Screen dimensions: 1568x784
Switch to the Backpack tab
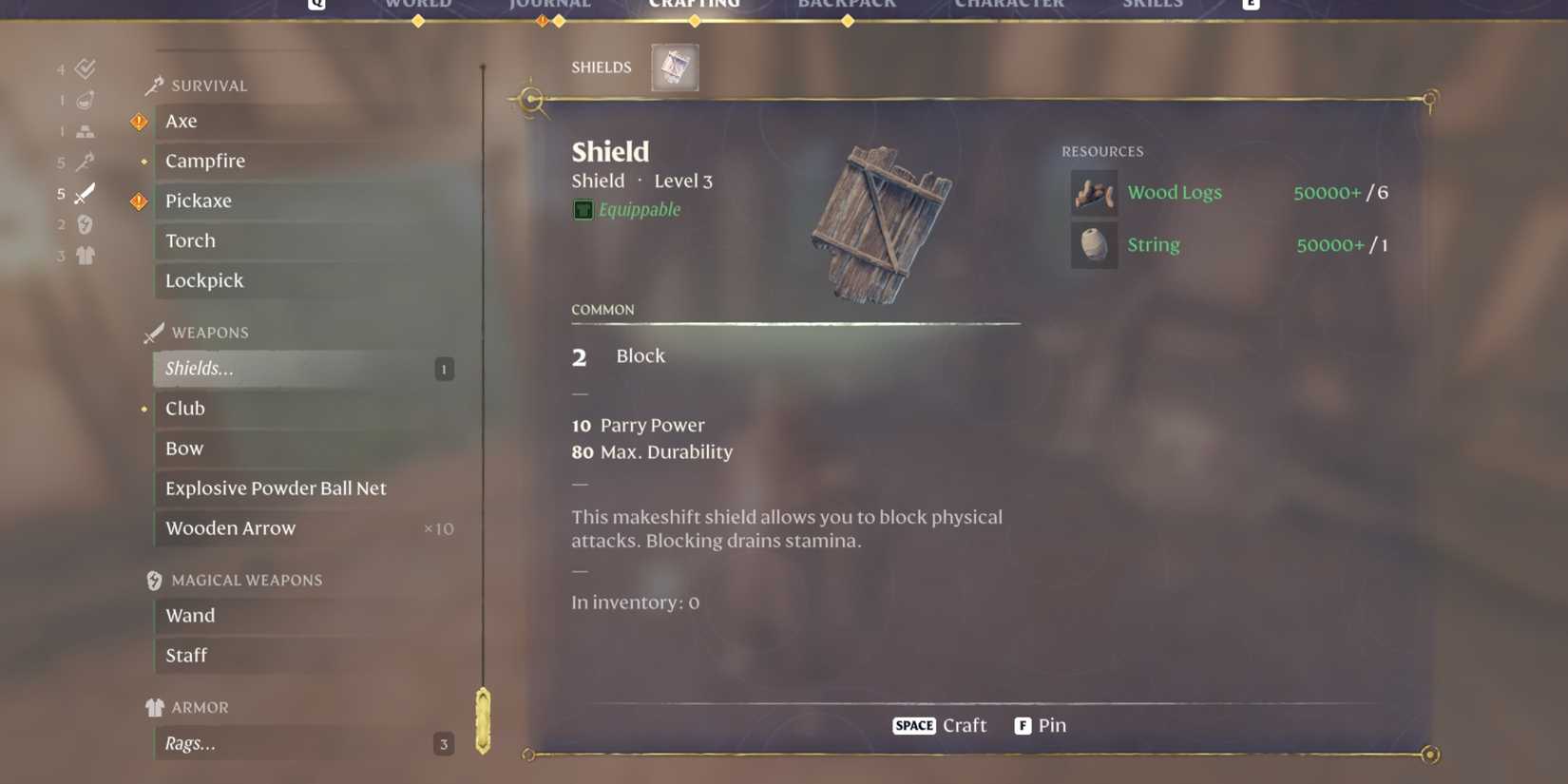tap(847, 4)
